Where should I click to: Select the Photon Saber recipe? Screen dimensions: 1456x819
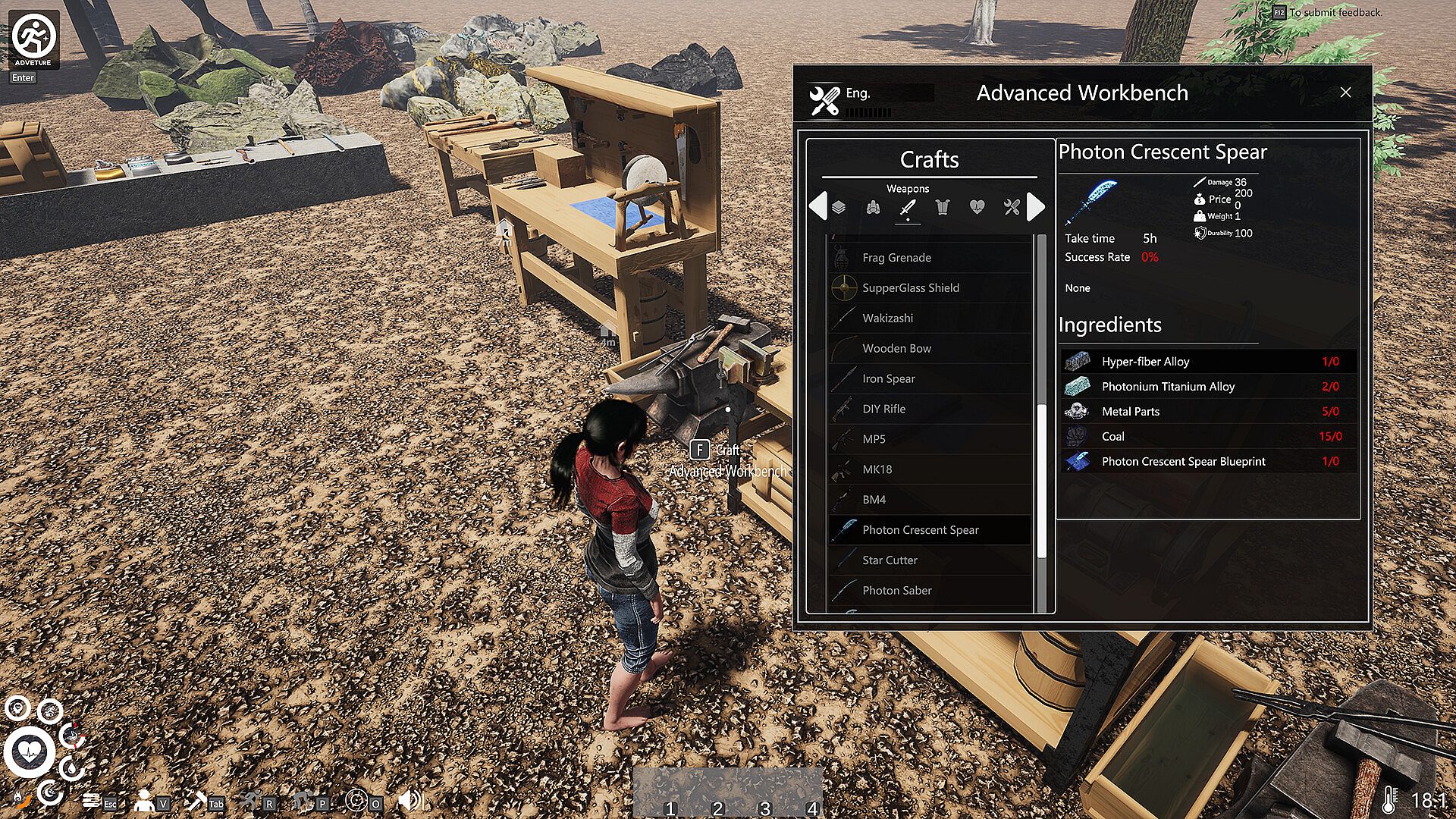click(x=896, y=591)
